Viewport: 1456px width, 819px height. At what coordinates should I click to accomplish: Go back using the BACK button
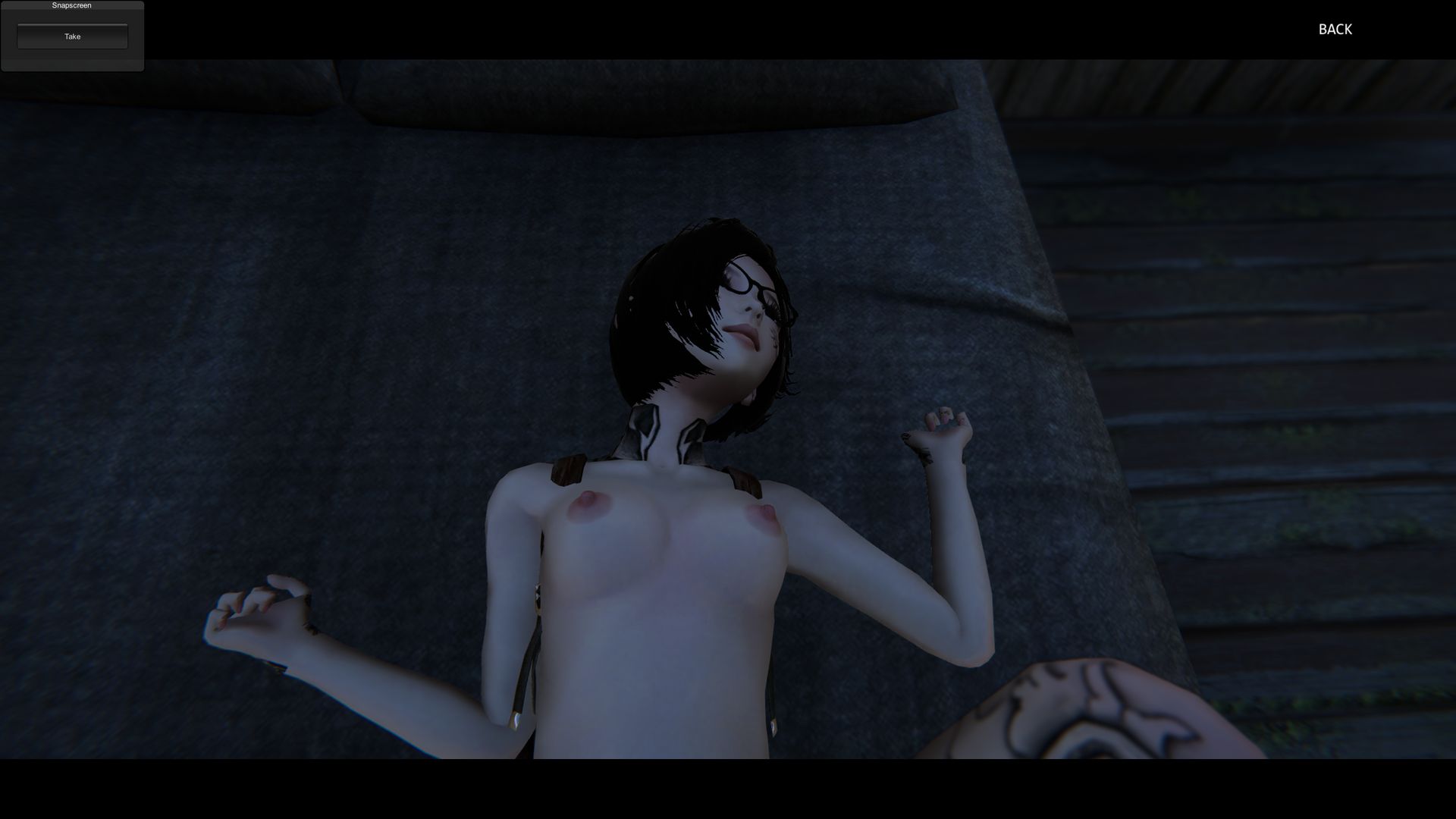coord(1335,30)
